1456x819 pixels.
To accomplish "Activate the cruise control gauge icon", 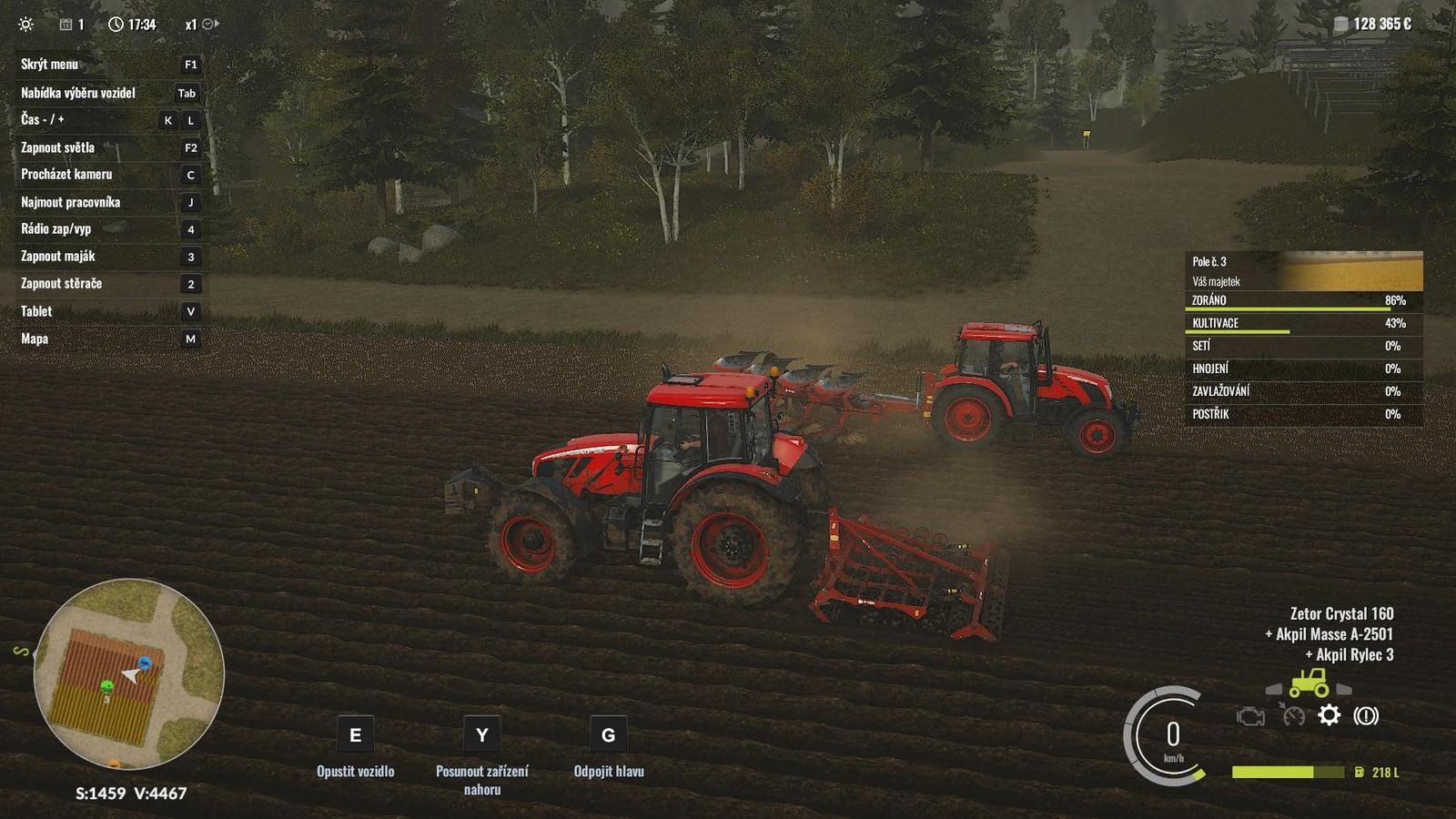I will 1294,716.
